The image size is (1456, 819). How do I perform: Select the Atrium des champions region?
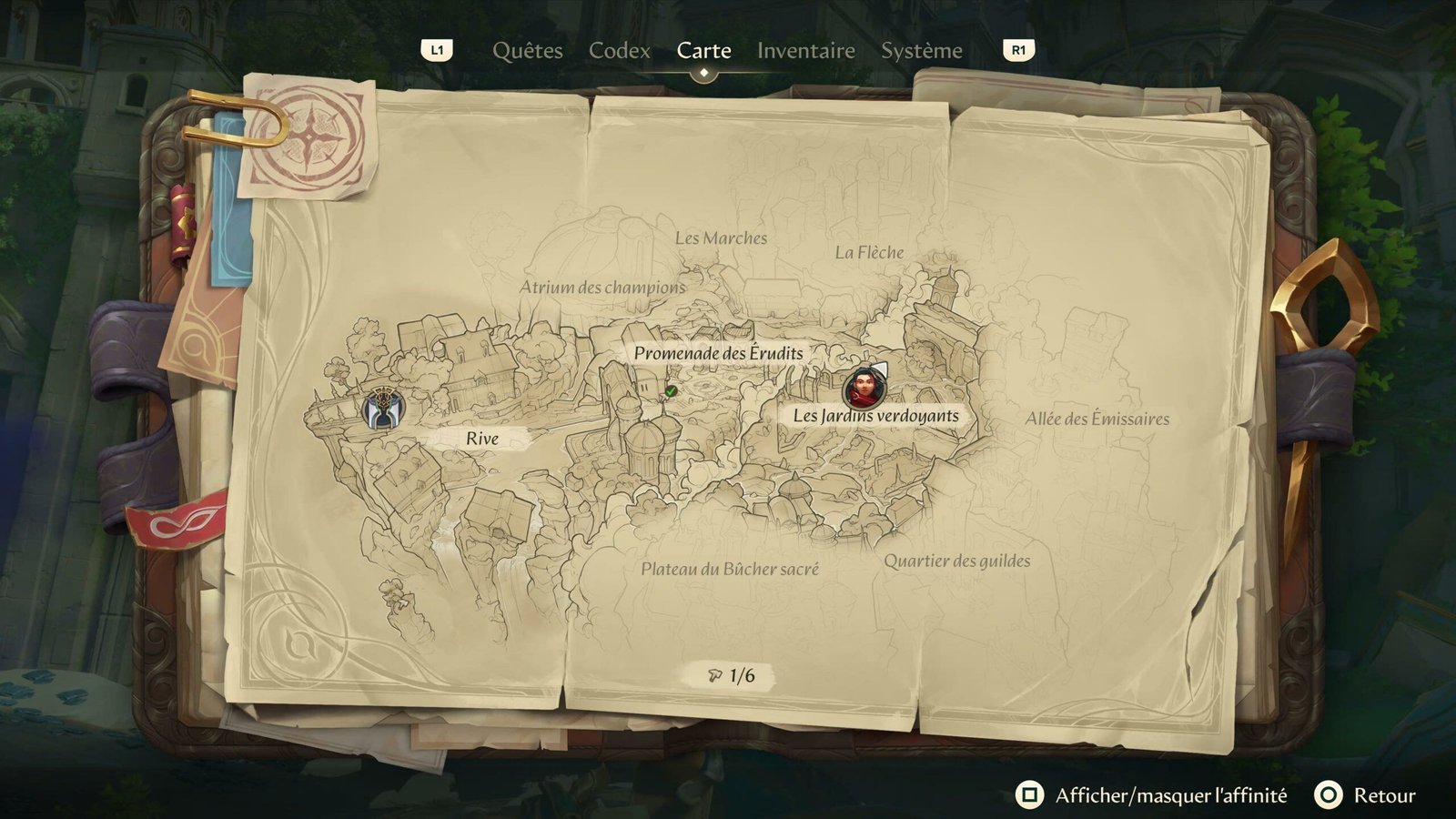click(602, 288)
